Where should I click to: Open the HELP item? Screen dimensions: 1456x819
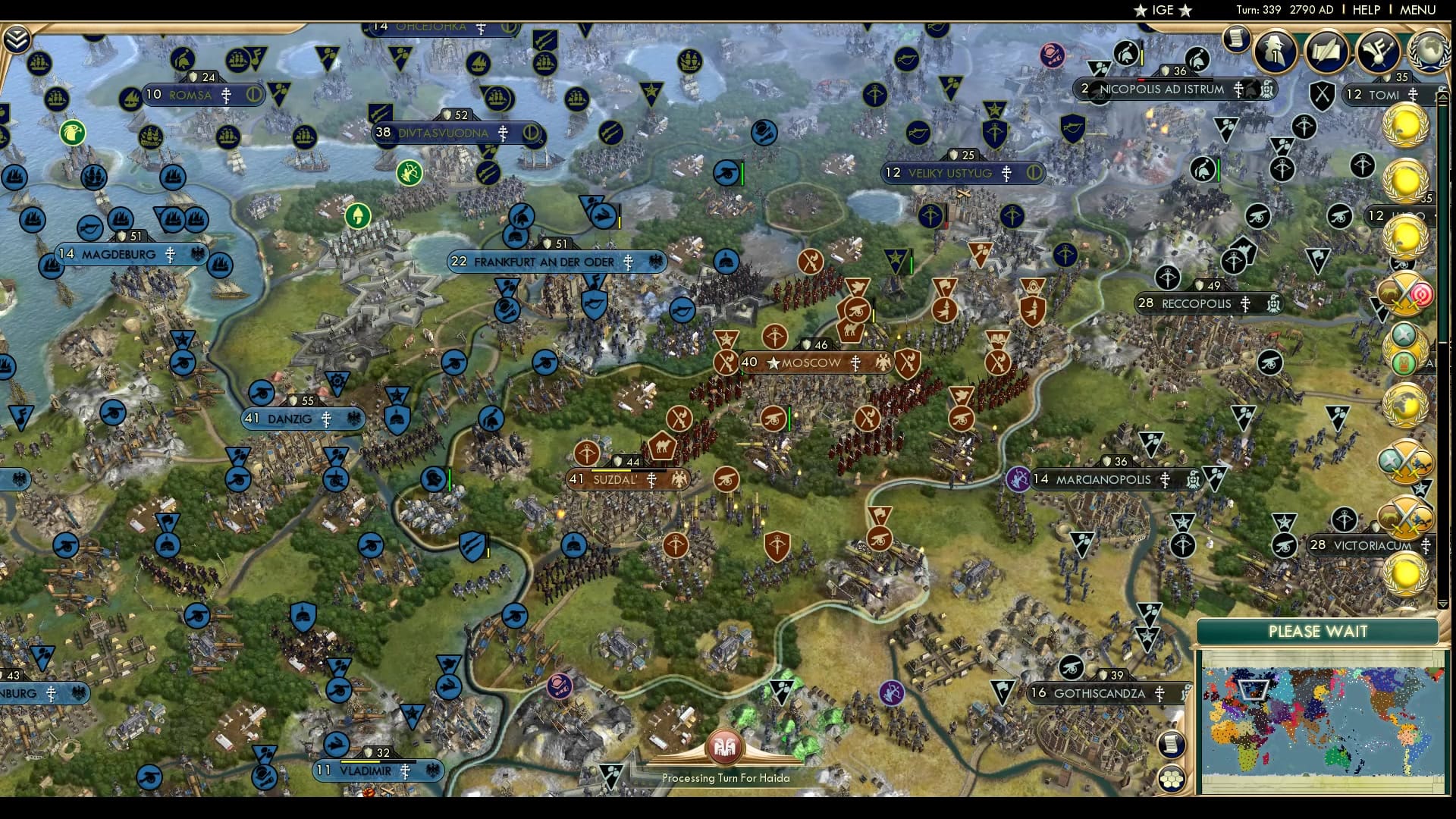pos(1365,10)
